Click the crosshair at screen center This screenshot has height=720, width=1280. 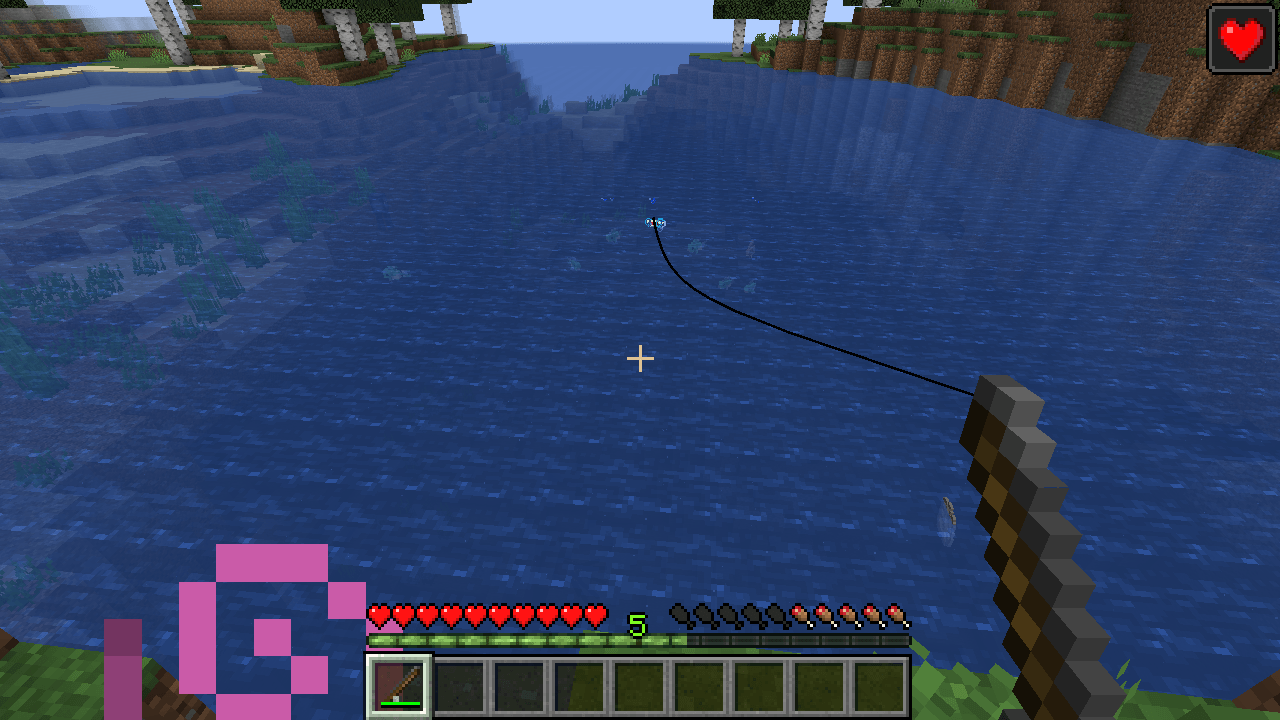coord(640,358)
